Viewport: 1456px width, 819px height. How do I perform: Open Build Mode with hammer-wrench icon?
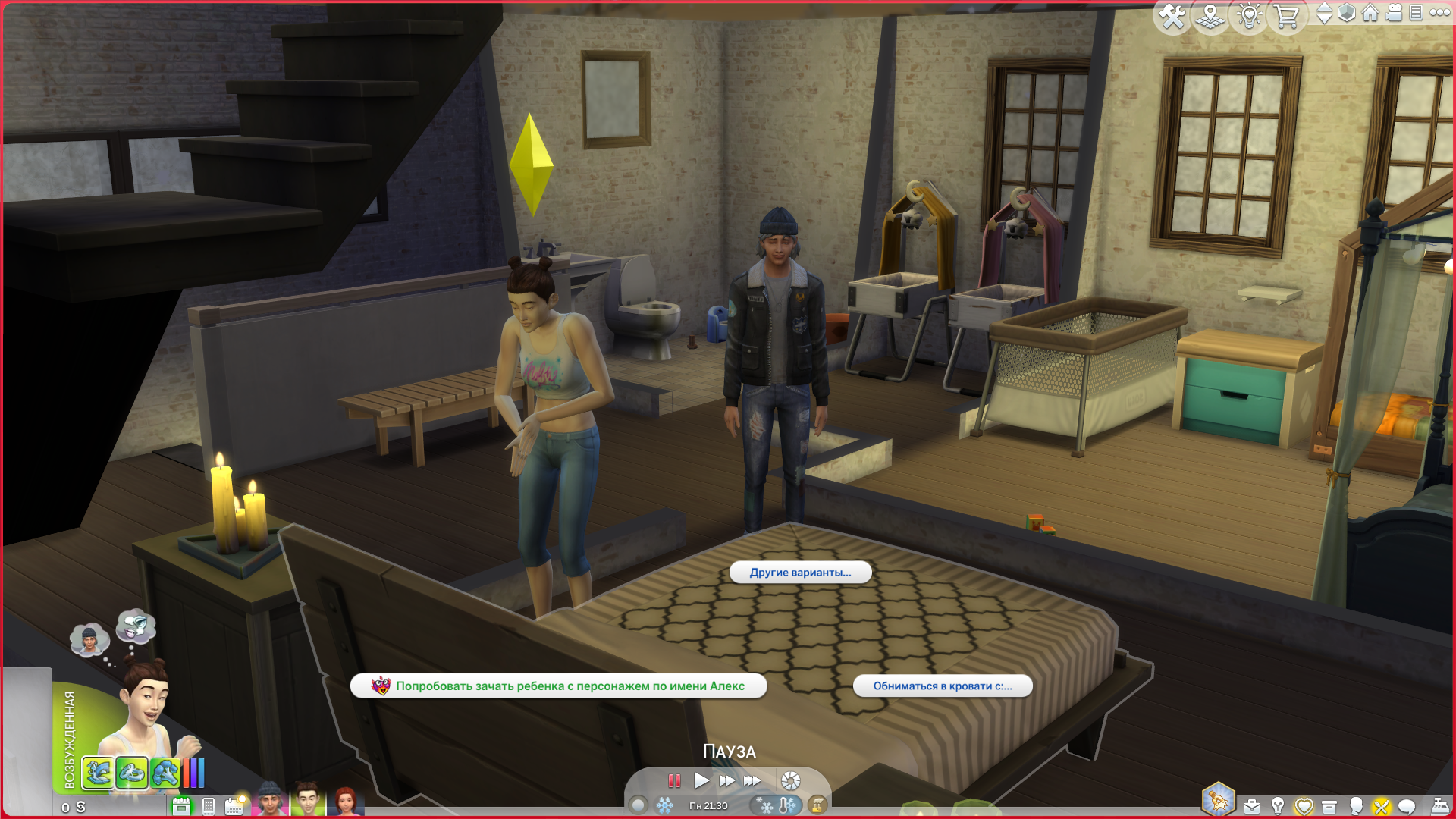click(x=1172, y=17)
